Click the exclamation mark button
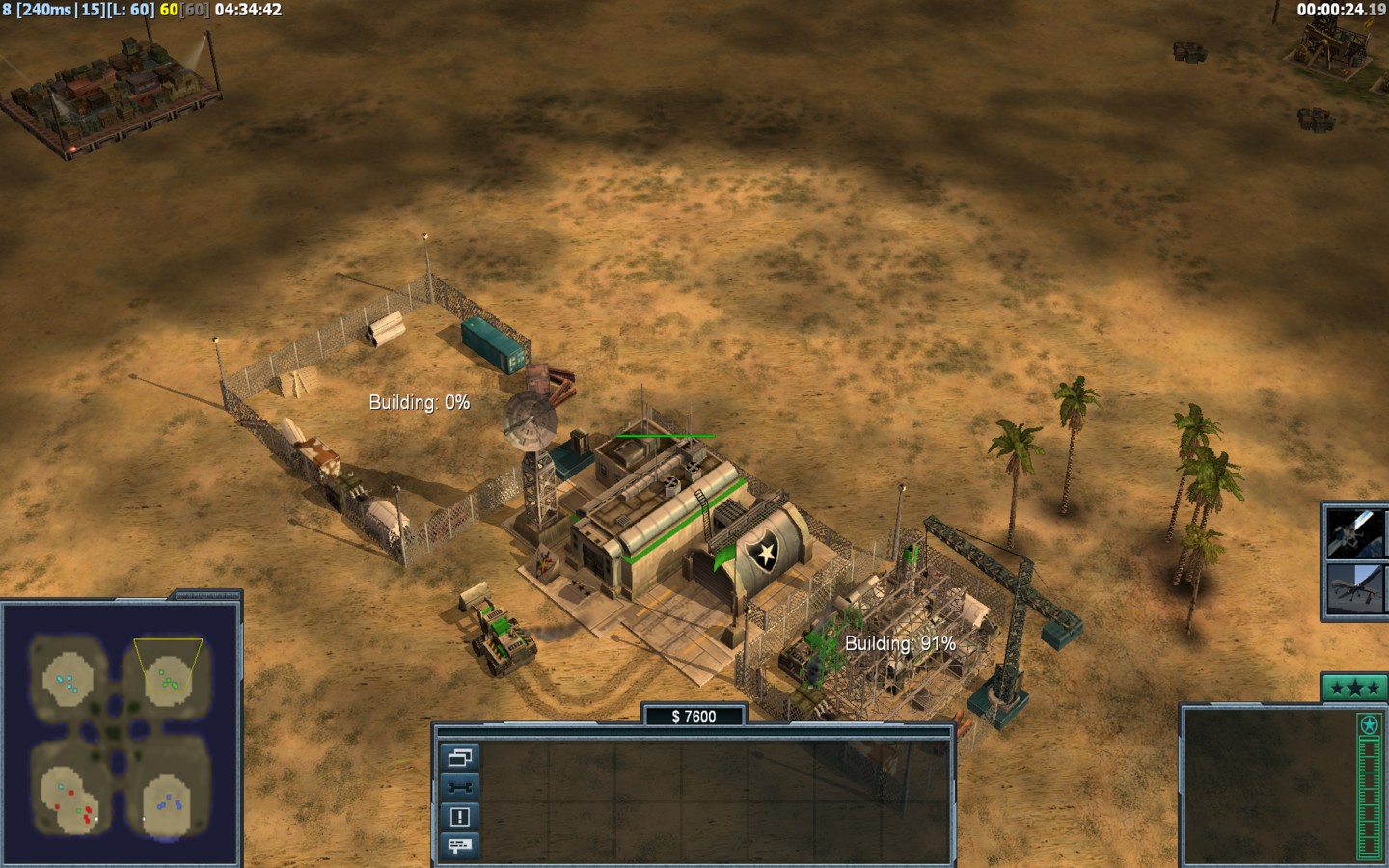Viewport: 1389px width, 868px height. coord(459,817)
